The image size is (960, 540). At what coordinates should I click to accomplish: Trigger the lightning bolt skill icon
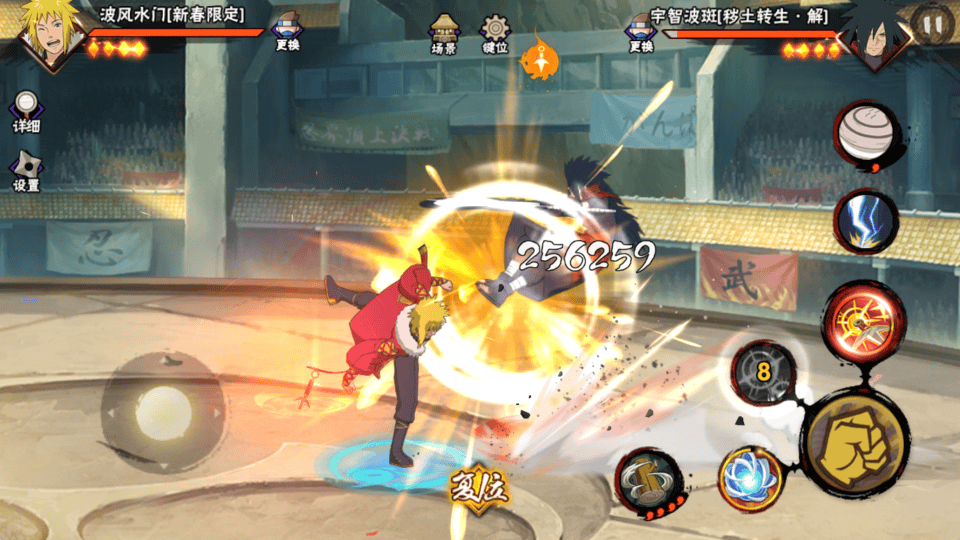point(866,222)
